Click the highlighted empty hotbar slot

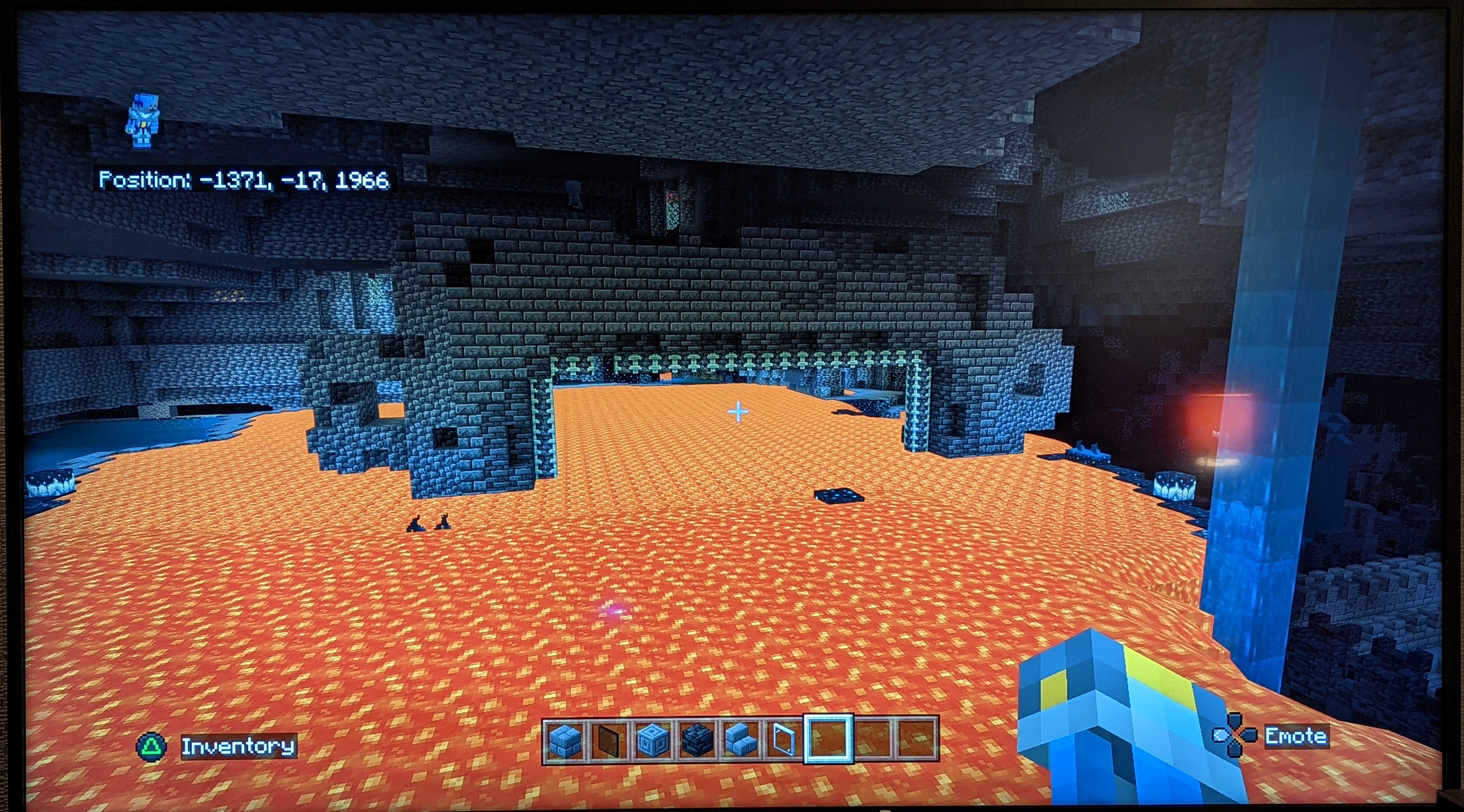pyautogui.click(x=828, y=739)
